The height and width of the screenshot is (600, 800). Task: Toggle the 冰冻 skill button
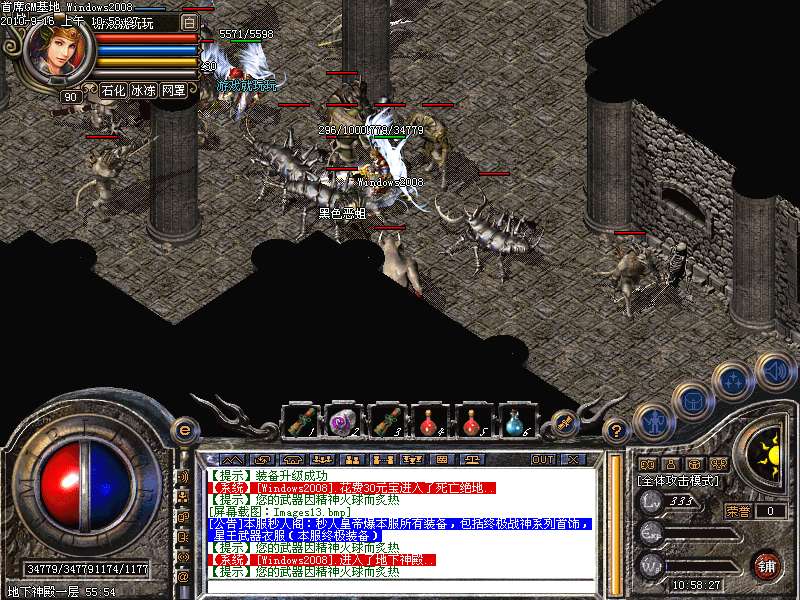tap(142, 90)
